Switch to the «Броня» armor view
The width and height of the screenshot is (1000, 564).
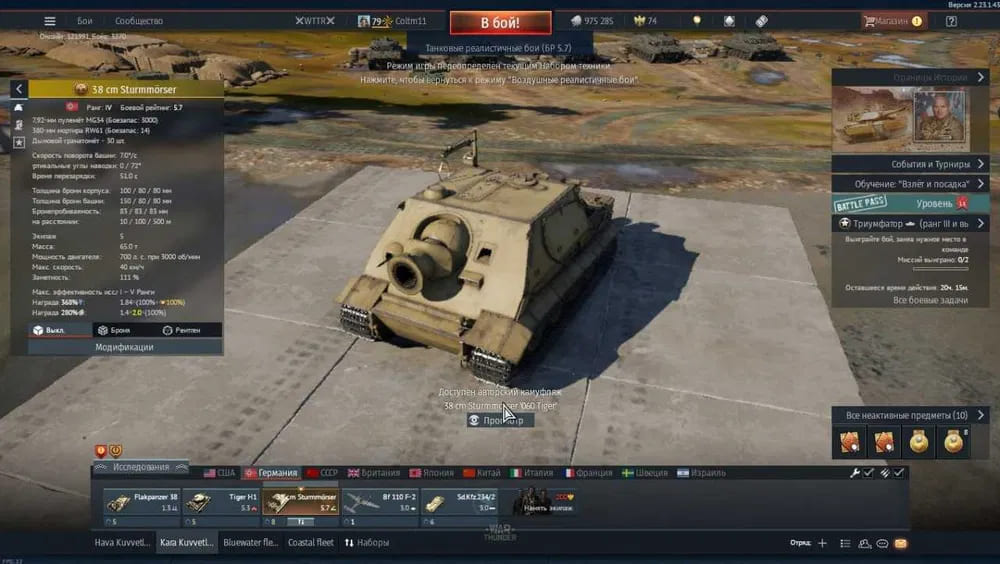point(113,330)
